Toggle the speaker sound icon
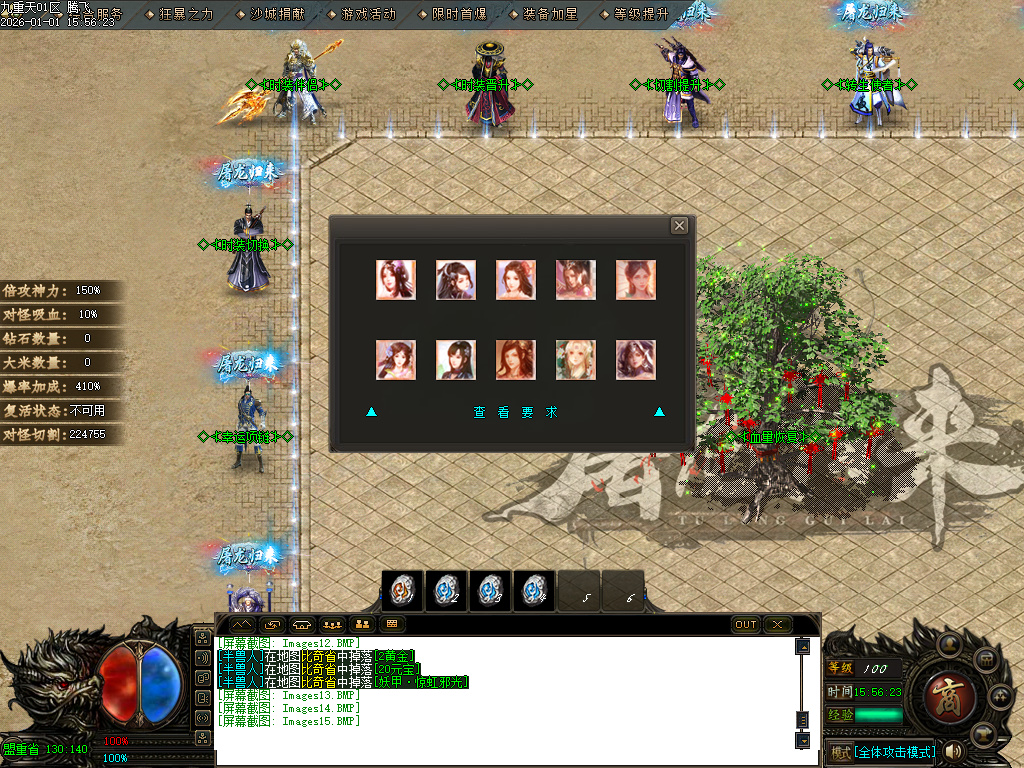Image resolution: width=1024 pixels, height=768 pixels. point(953,751)
